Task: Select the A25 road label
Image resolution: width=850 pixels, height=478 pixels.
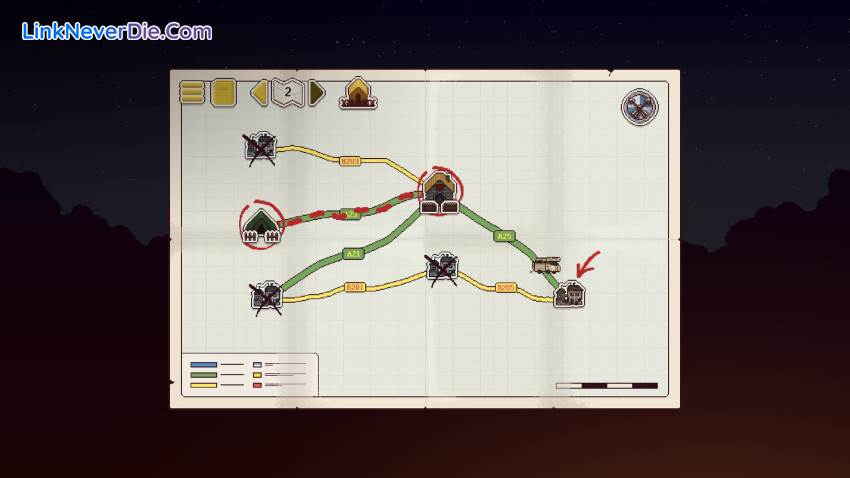Action: click(505, 237)
